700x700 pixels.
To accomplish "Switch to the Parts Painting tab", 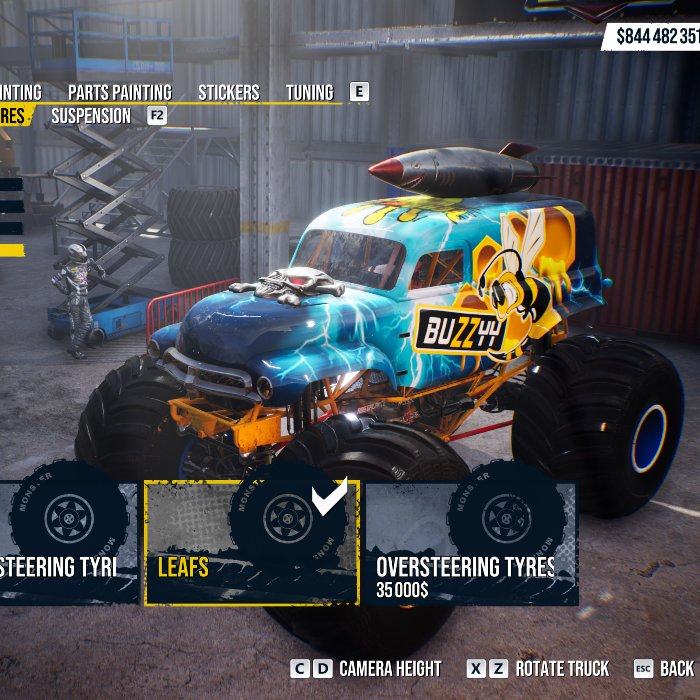I will 119,92.
